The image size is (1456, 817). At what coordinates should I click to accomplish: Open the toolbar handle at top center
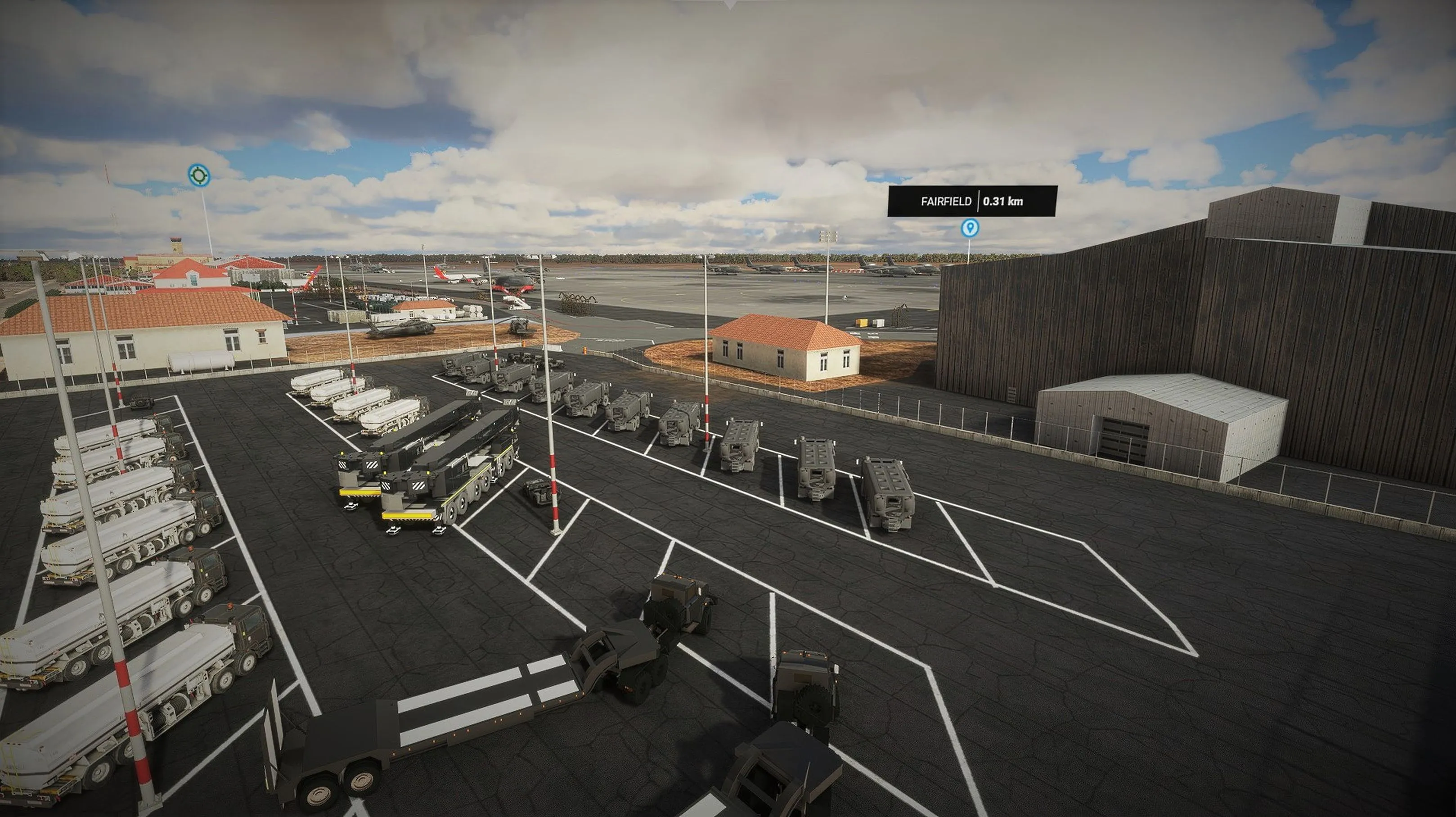[730, 4]
